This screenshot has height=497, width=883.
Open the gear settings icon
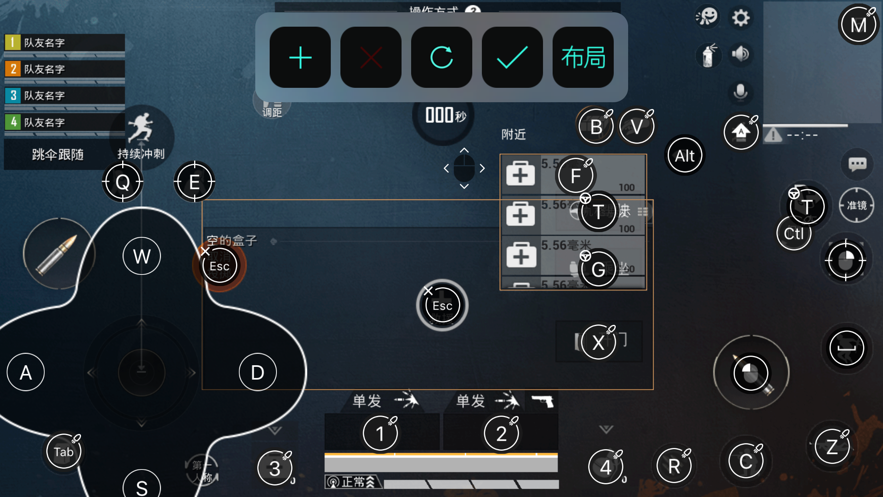coord(741,17)
